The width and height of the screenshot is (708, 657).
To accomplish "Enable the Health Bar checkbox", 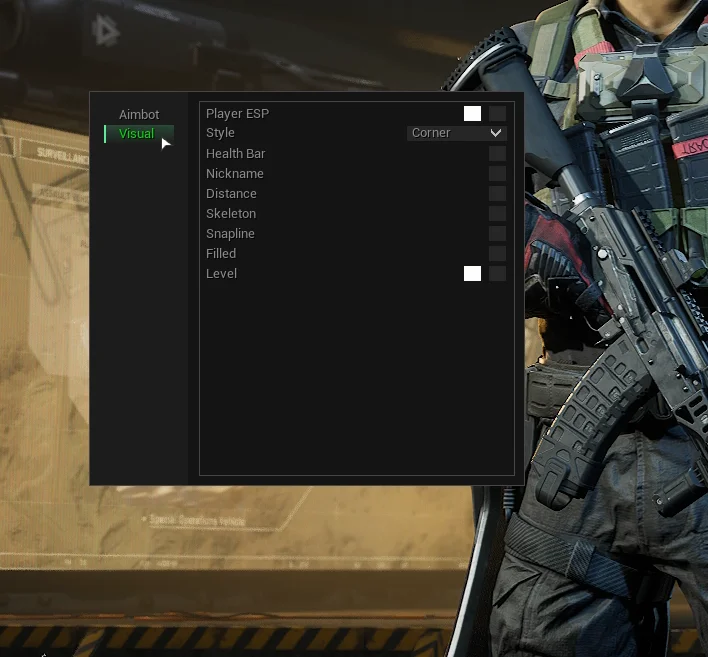I will pos(497,154).
